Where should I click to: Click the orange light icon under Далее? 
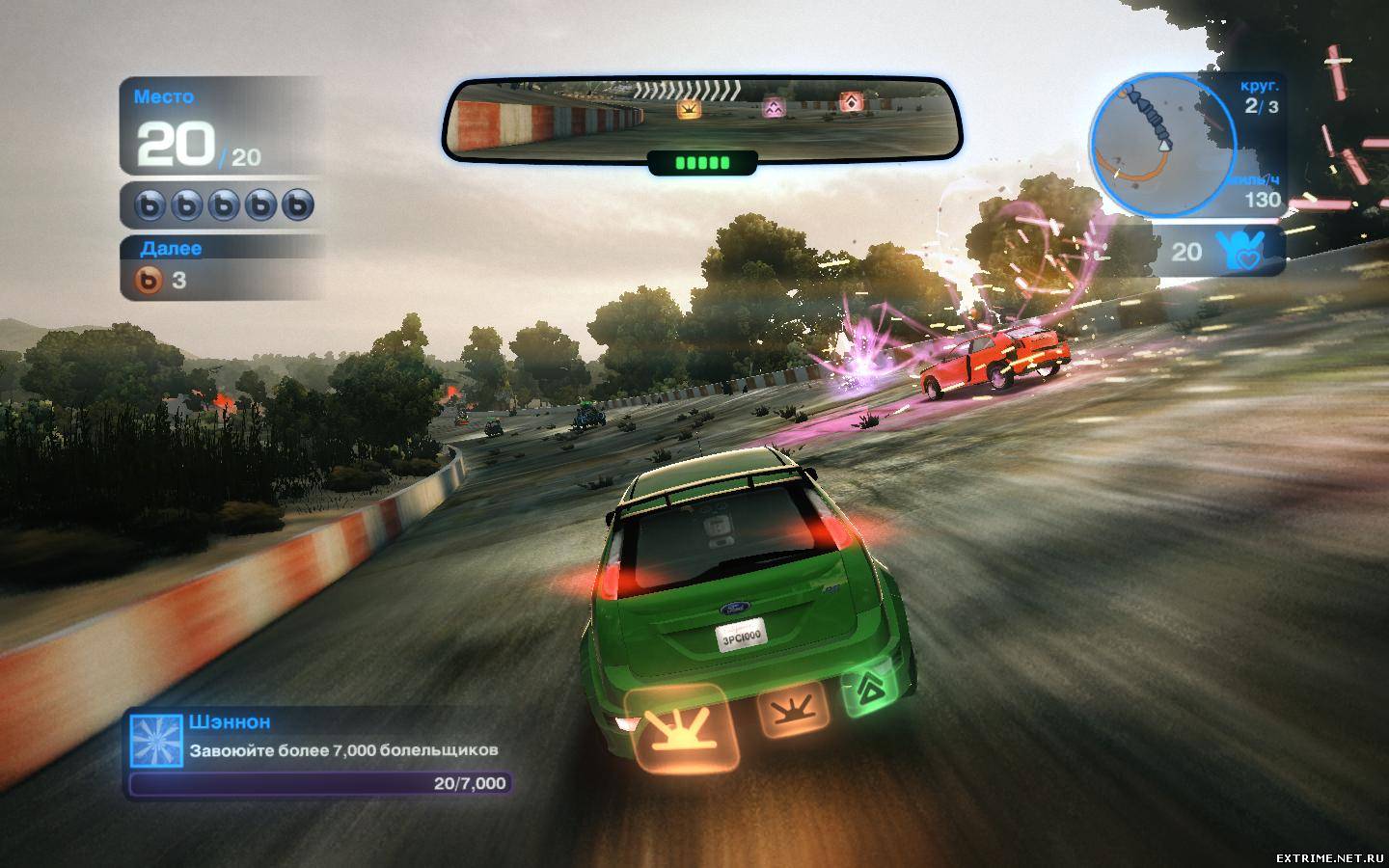click(x=148, y=281)
